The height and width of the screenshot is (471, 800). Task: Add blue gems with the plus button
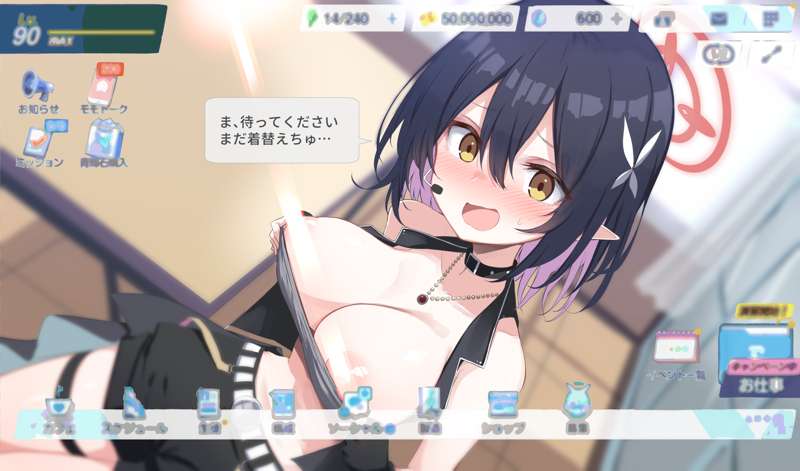click(x=616, y=19)
